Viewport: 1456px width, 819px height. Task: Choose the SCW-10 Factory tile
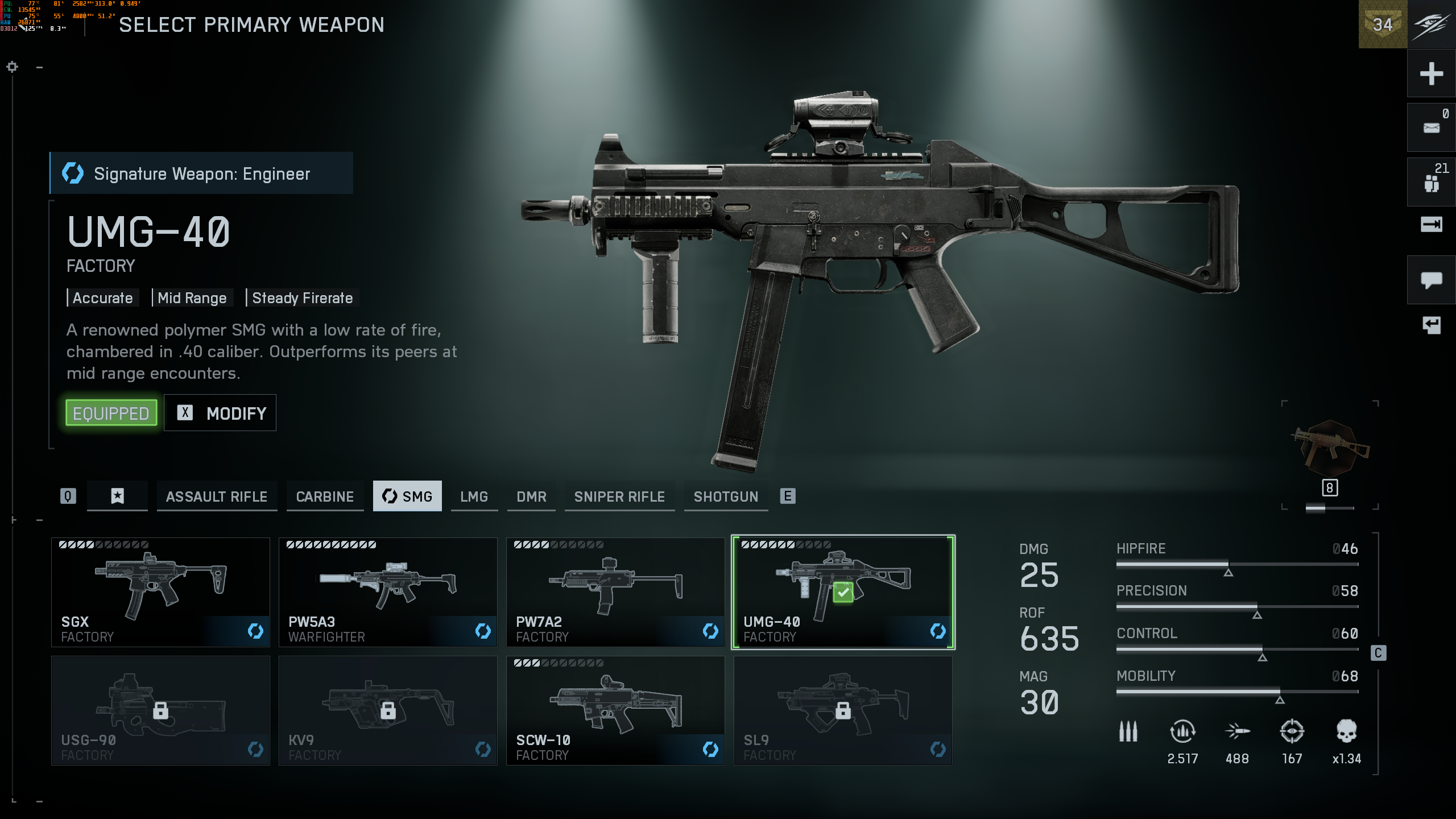coord(615,710)
